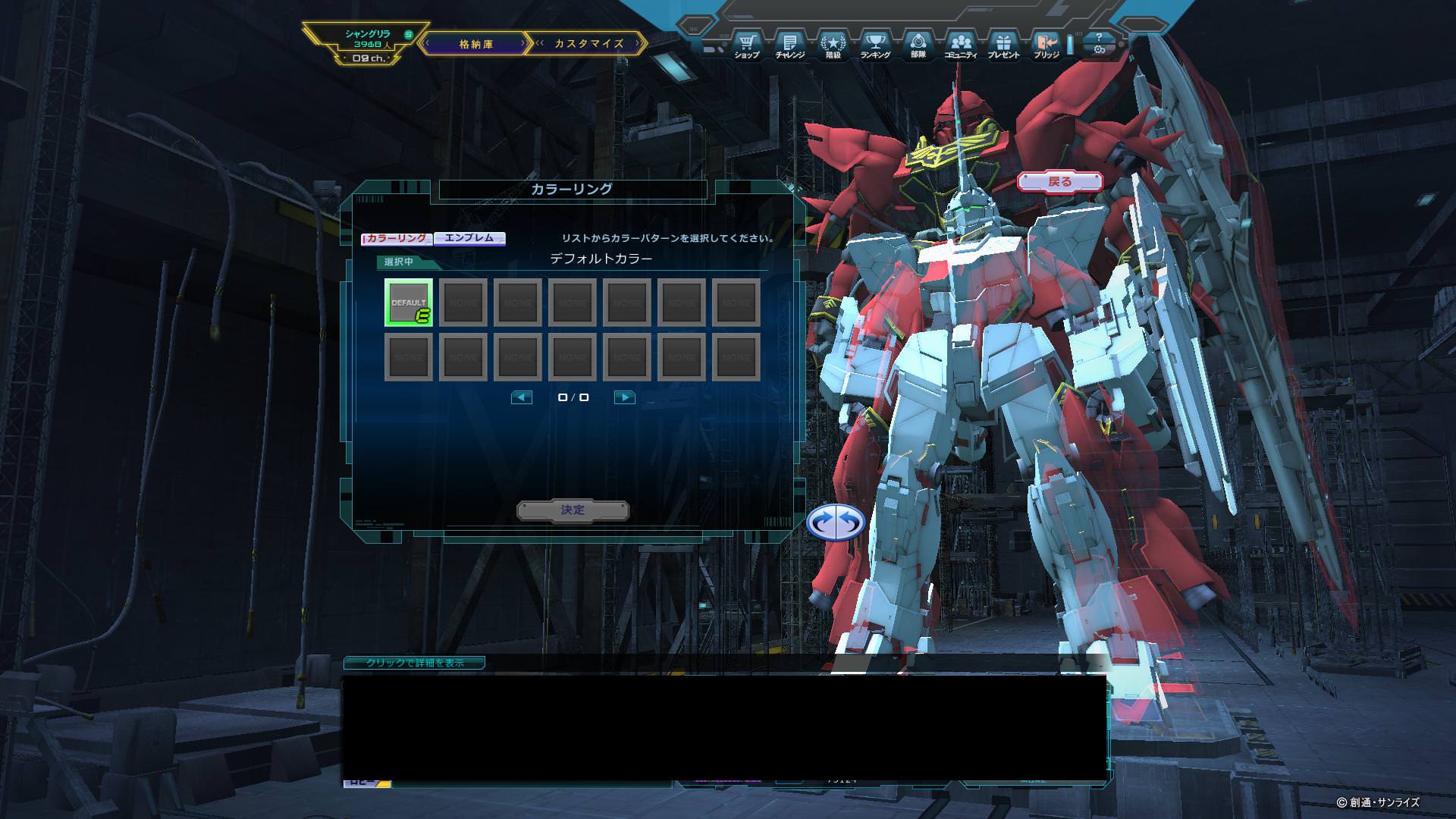Click the red 戻る back button
The width and height of the screenshot is (1456, 819).
pyautogui.click(x=1059, y=181)
